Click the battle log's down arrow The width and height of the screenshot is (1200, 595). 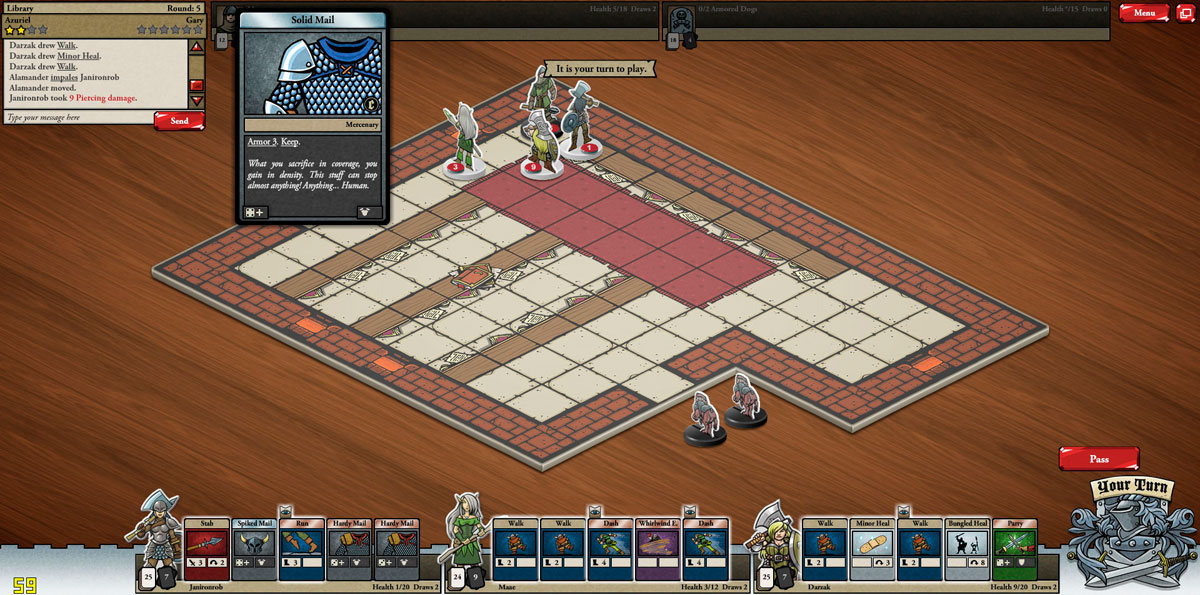197,100
